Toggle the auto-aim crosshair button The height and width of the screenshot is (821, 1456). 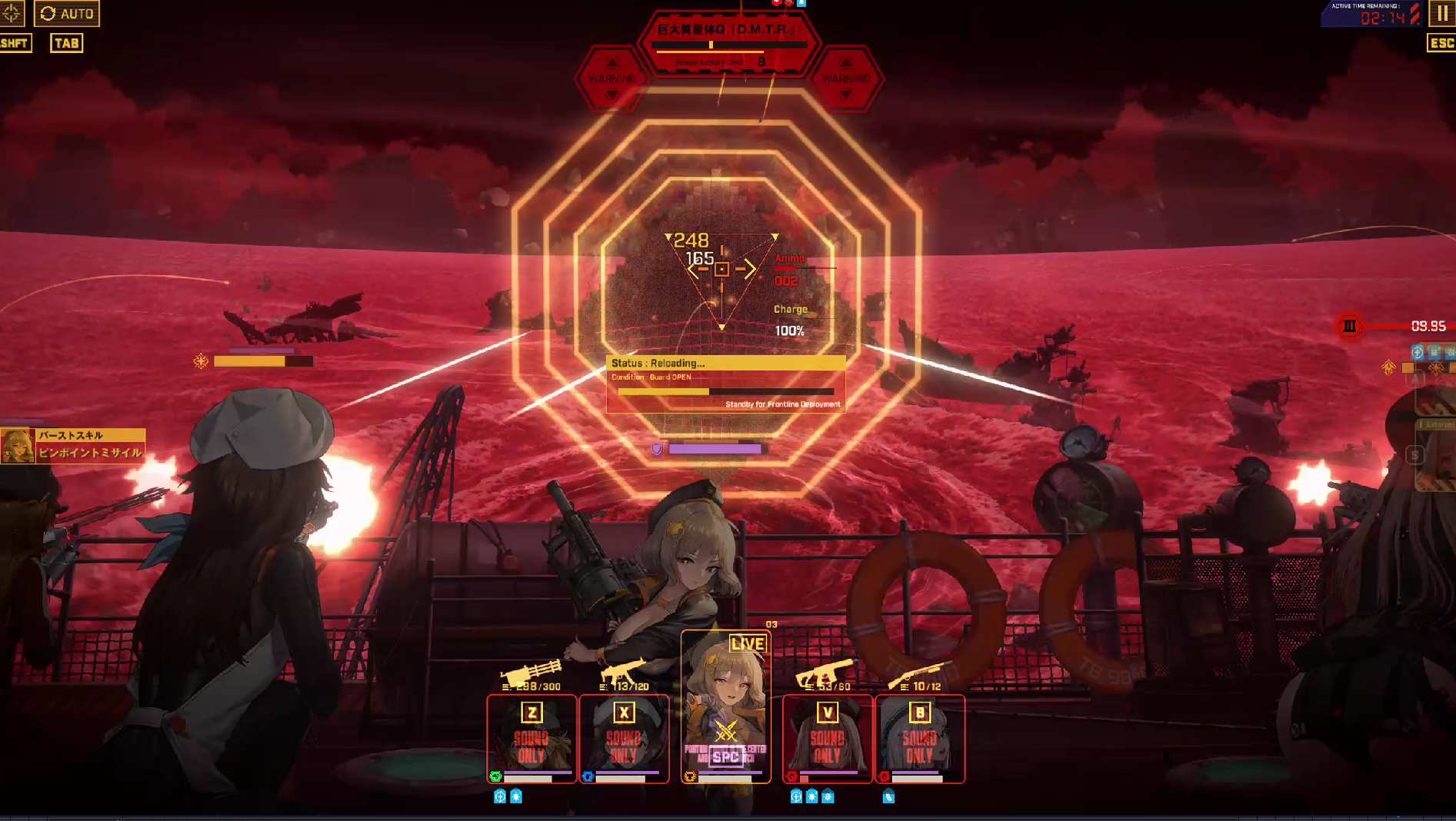12,13
